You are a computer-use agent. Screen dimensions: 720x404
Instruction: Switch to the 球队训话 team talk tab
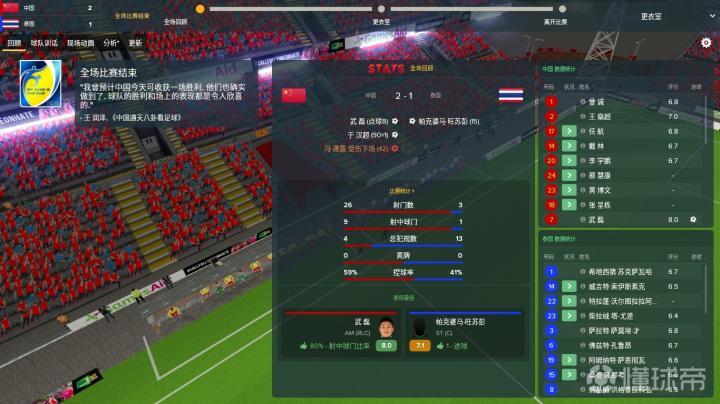click(44, 43)
